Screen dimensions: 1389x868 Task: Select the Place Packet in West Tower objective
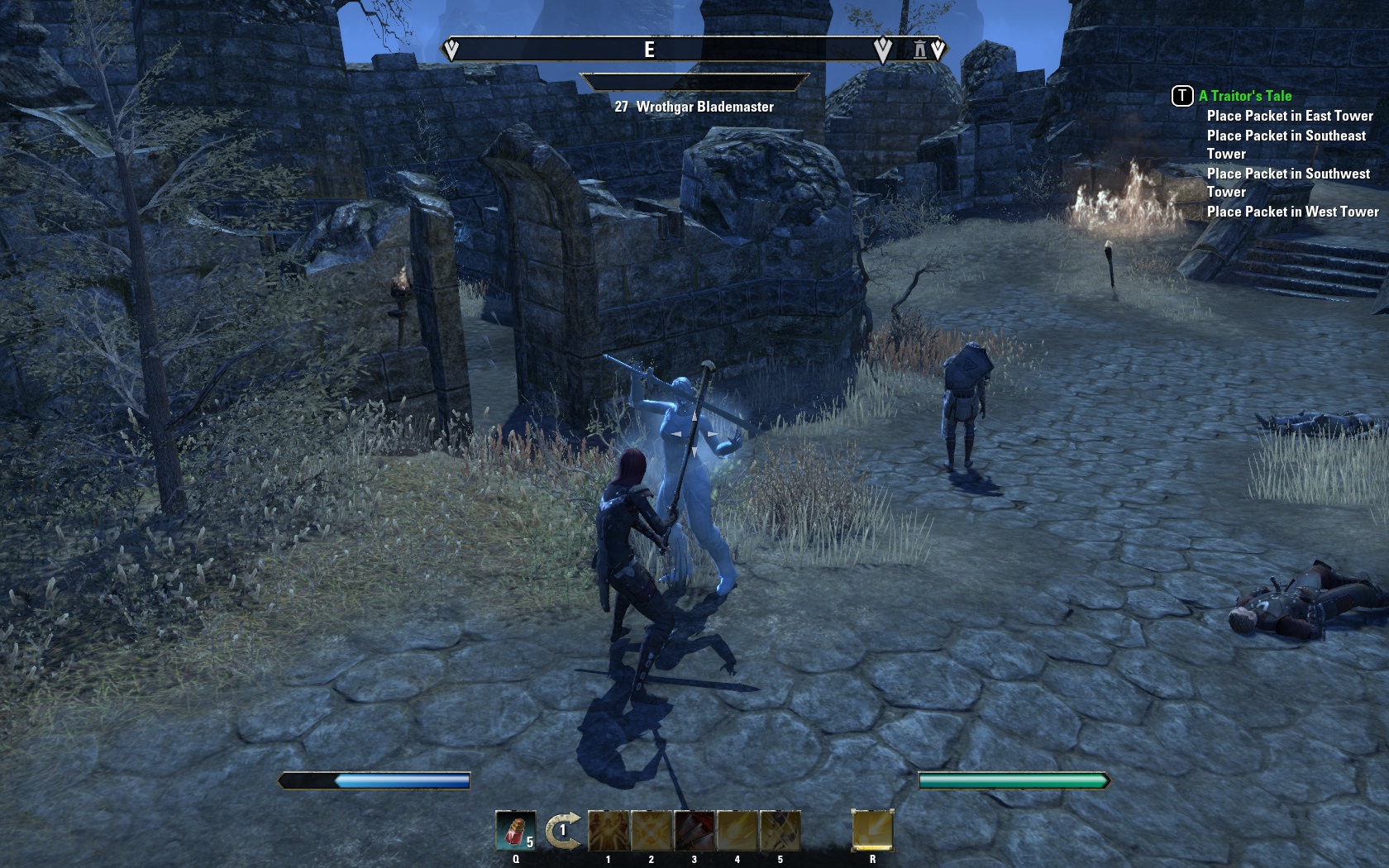pos(1292,212)
